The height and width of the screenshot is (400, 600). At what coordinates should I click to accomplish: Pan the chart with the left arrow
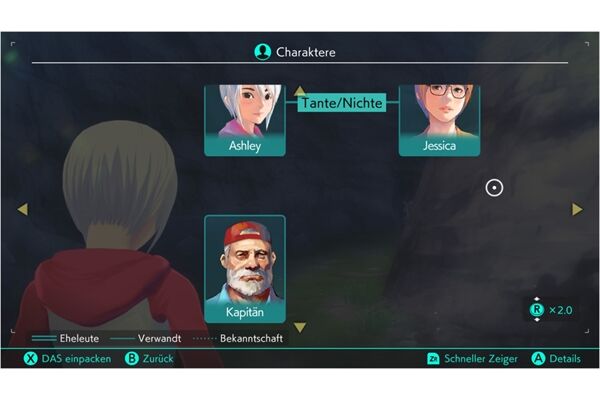(x=23, y=209)
